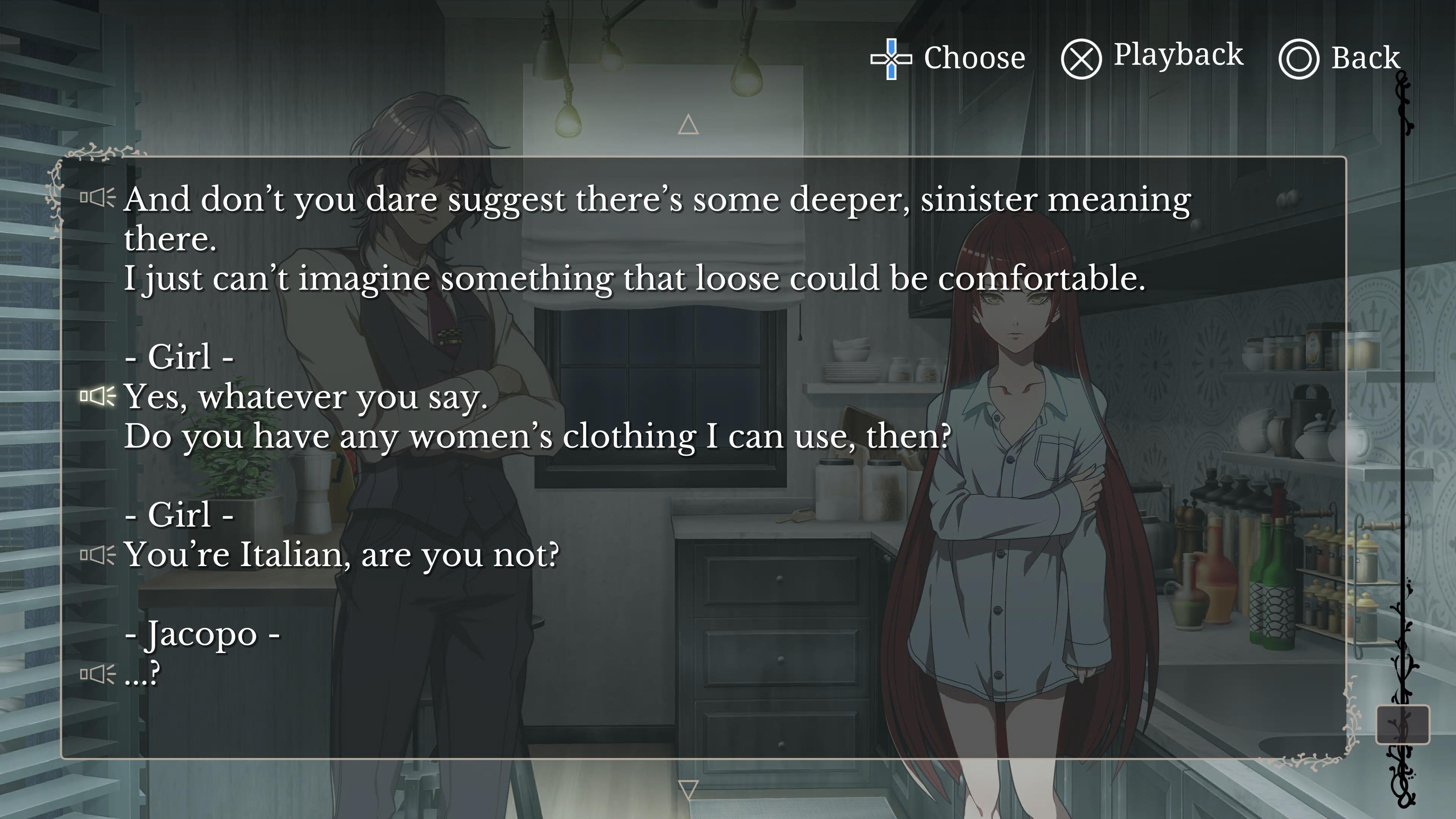This screenshot has height=819, width=1456.
Task: Play voice for "And don't you dare" line
Action: point(97,198)
